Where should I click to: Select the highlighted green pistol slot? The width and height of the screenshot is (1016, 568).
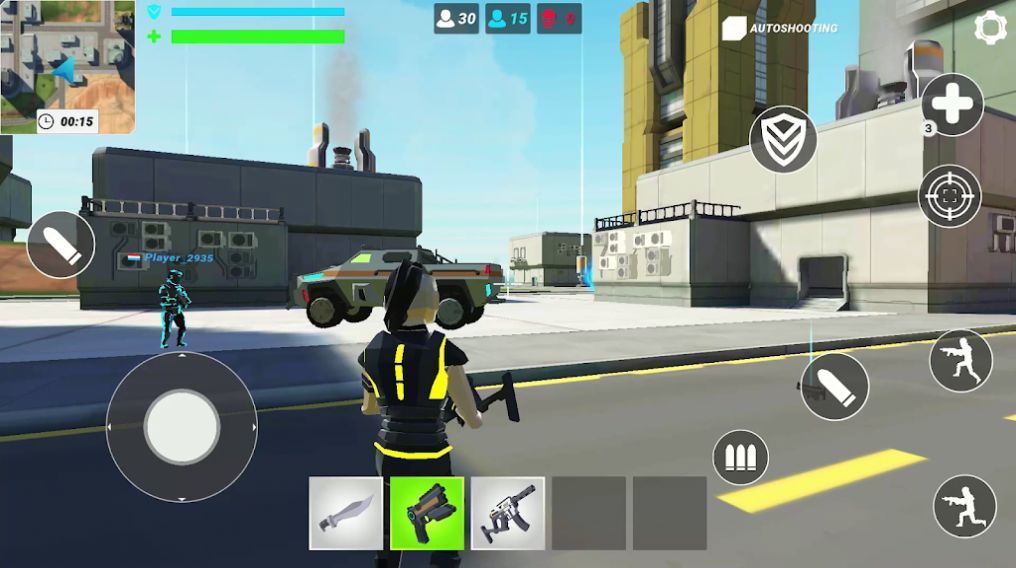coord(427,513)
